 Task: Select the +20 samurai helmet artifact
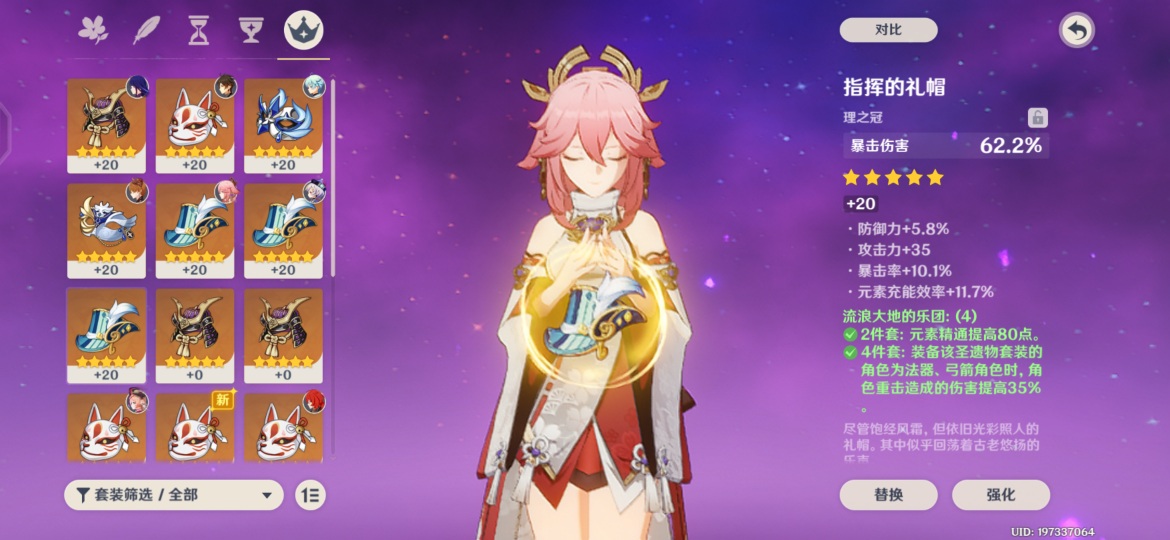(x=106, y=124)
